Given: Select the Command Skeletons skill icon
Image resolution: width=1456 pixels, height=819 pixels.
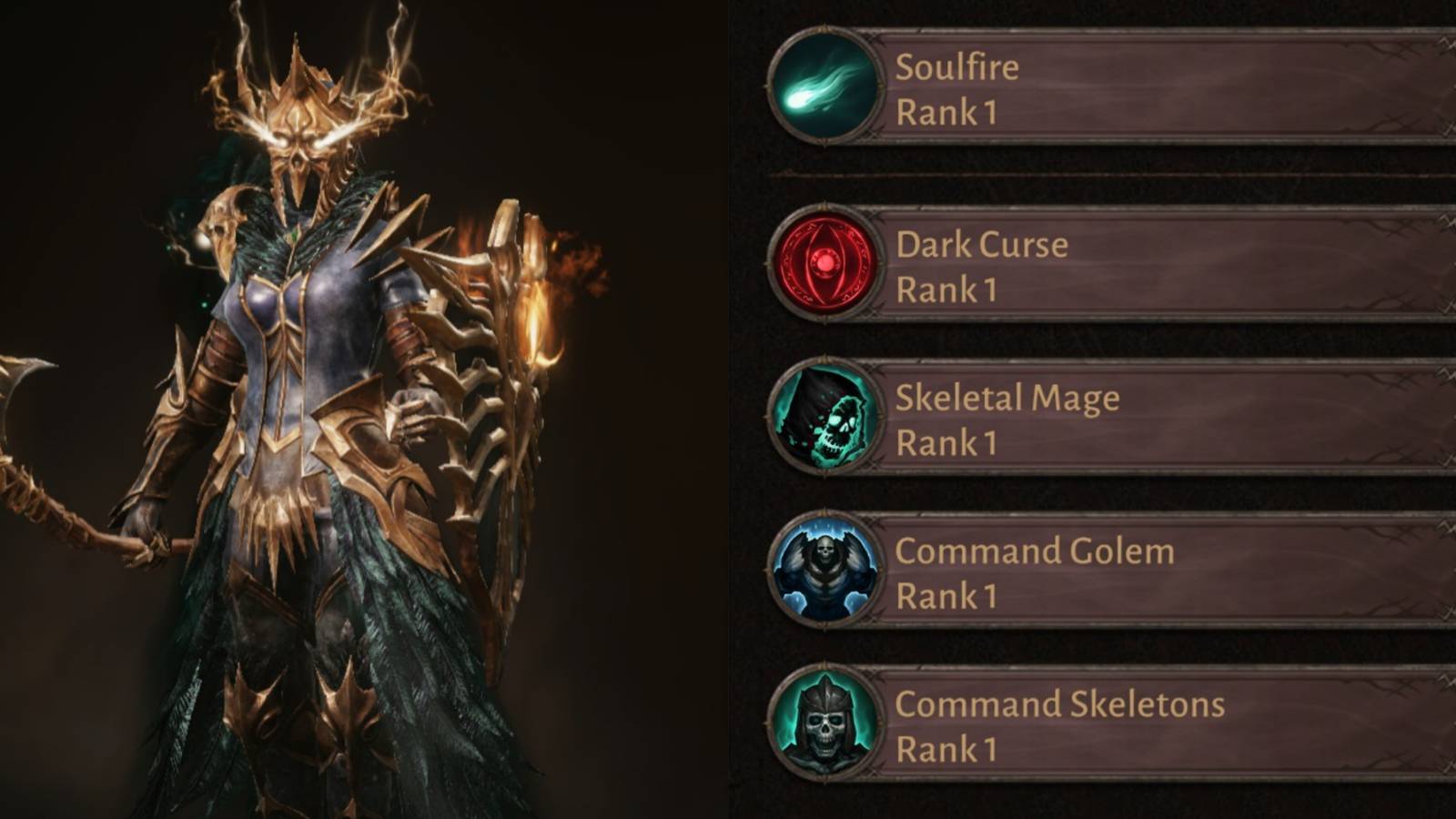Looking at the screenshot, I should pyautogui.click(x=824, y=723).
